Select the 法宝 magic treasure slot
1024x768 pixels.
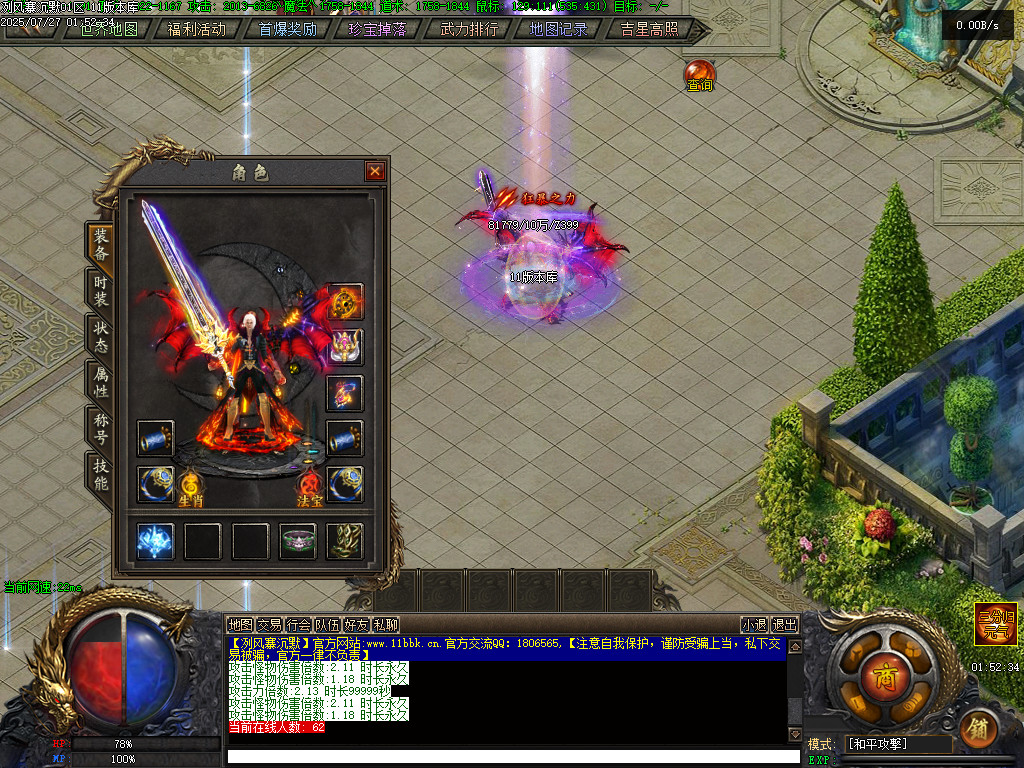click(x=310, y=488)
